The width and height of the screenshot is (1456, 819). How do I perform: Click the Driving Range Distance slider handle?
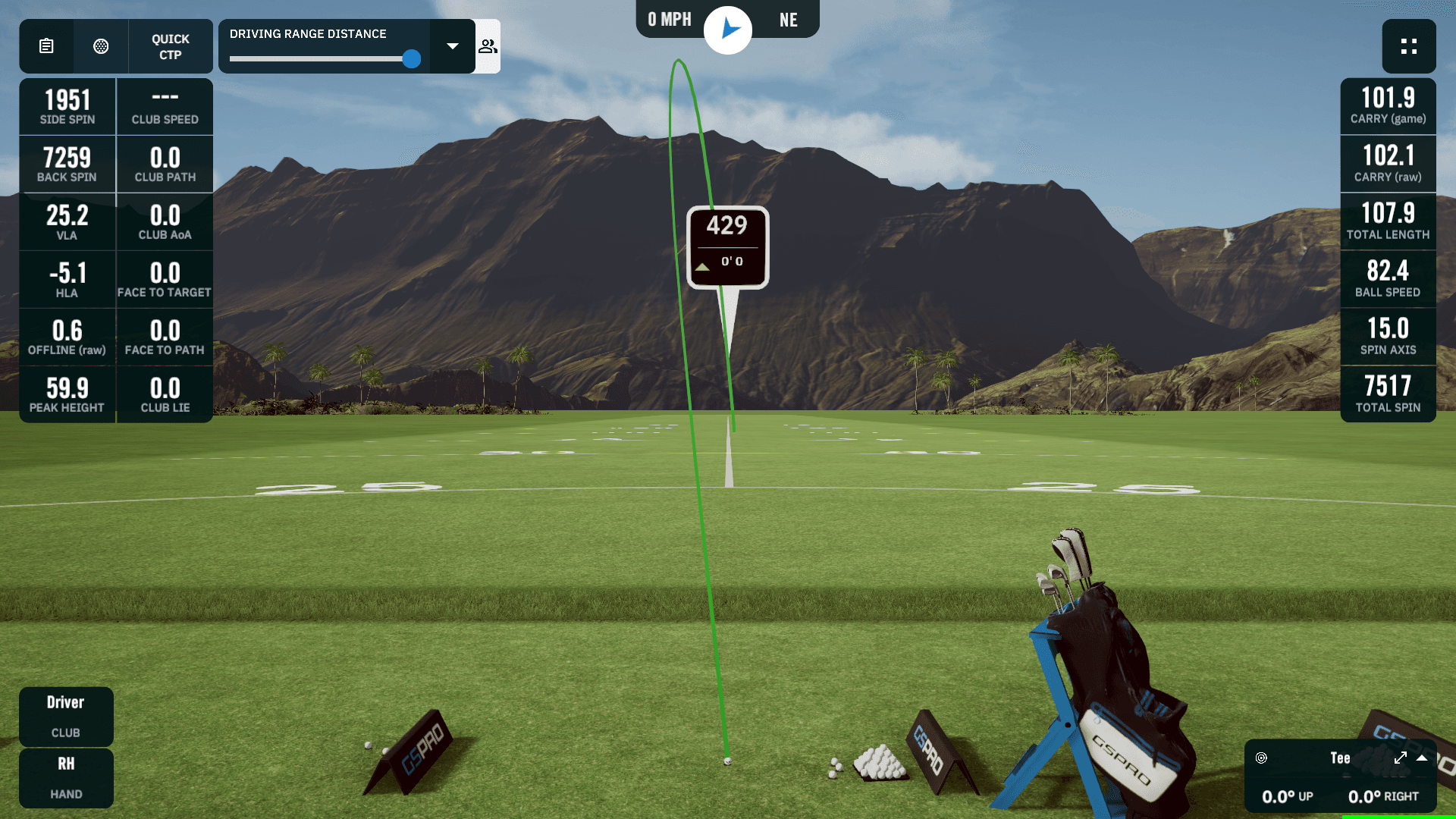412,59
